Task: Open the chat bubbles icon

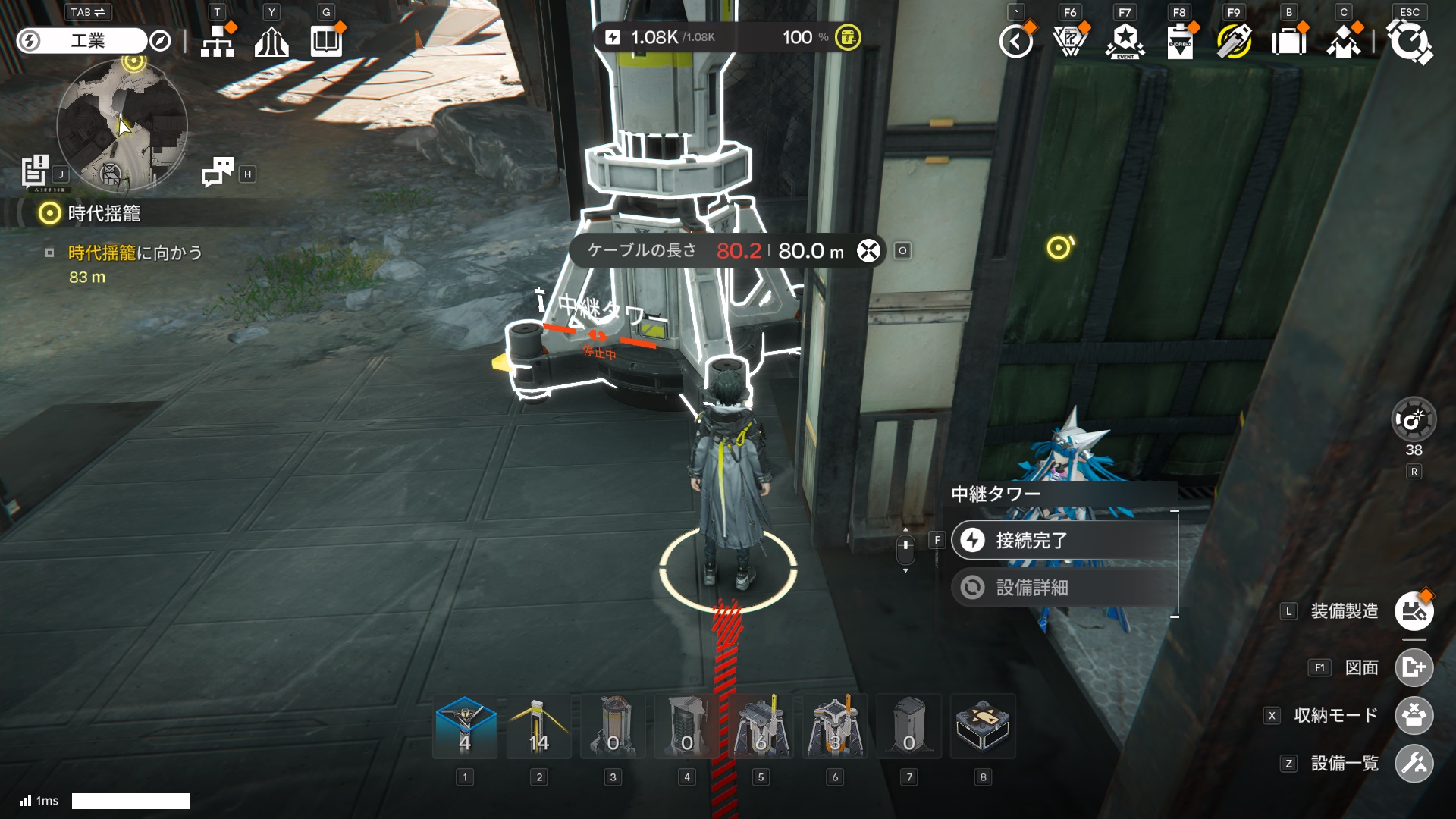Action: pos(218,173)
